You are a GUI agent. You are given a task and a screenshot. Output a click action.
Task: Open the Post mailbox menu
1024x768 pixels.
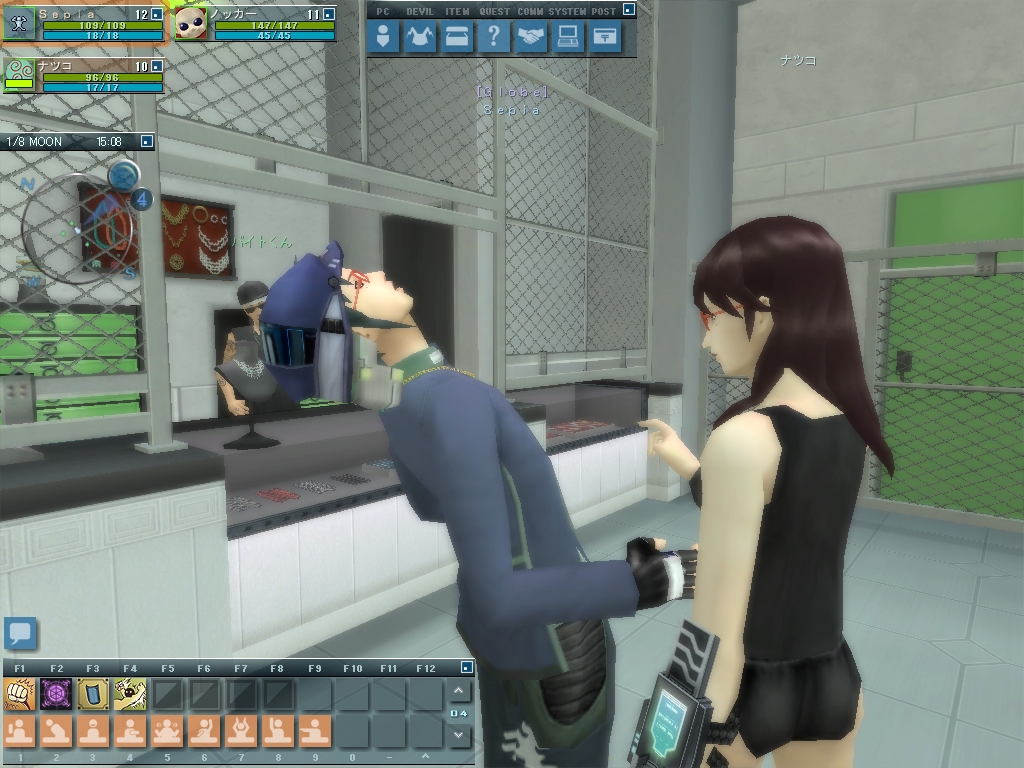pyautogui.click(x=604, y=38)
